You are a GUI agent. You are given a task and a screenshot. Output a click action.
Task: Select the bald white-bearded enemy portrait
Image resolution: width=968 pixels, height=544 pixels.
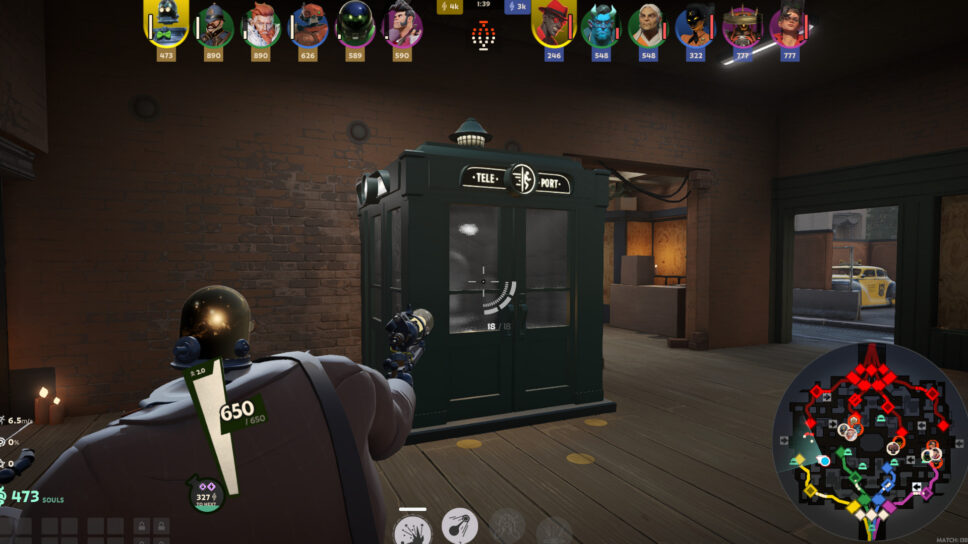pos(648,26)
